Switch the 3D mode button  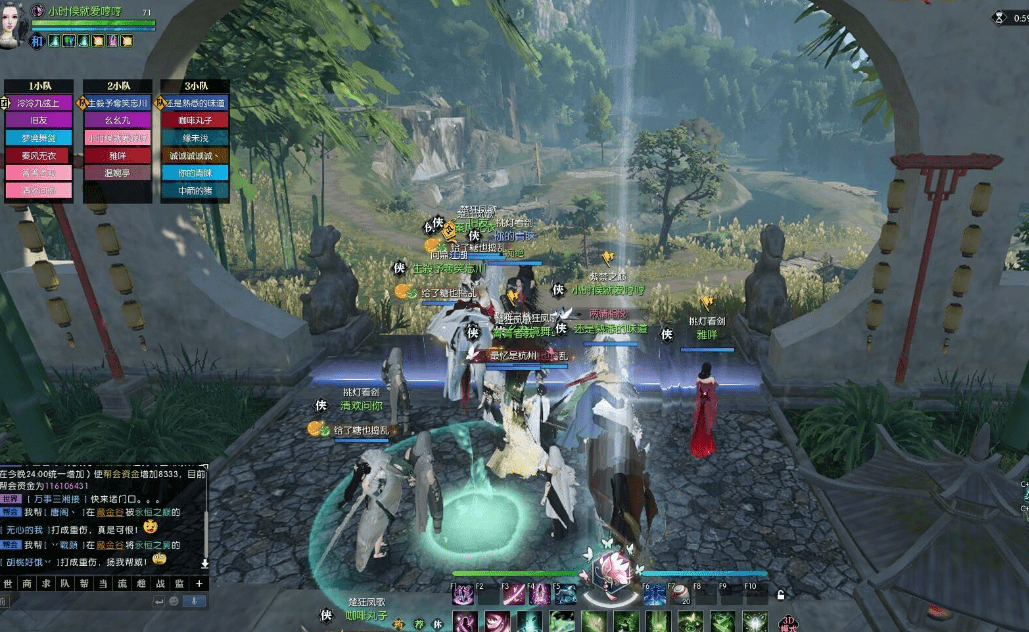[788, 624]
